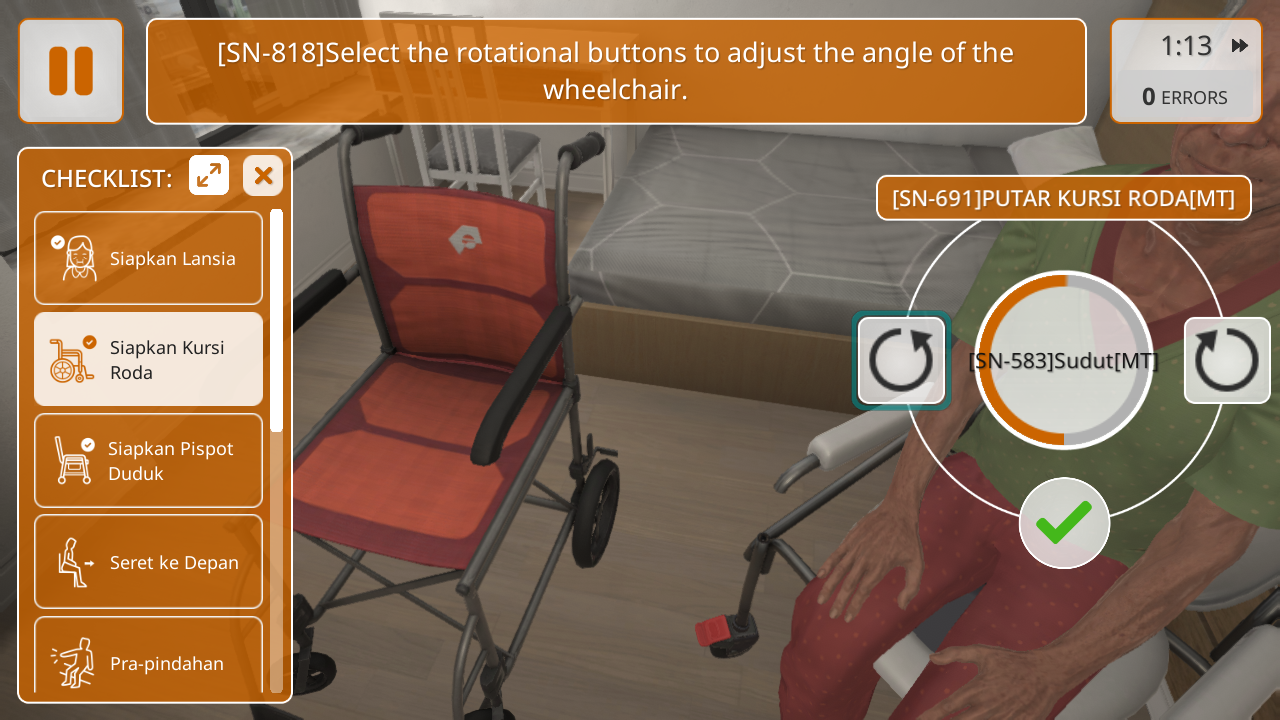Fast-forward the timer with the skip arrows
The width and height of the screenshot is (1280, 720).
pyautogui.click(x=1240, y=46)
